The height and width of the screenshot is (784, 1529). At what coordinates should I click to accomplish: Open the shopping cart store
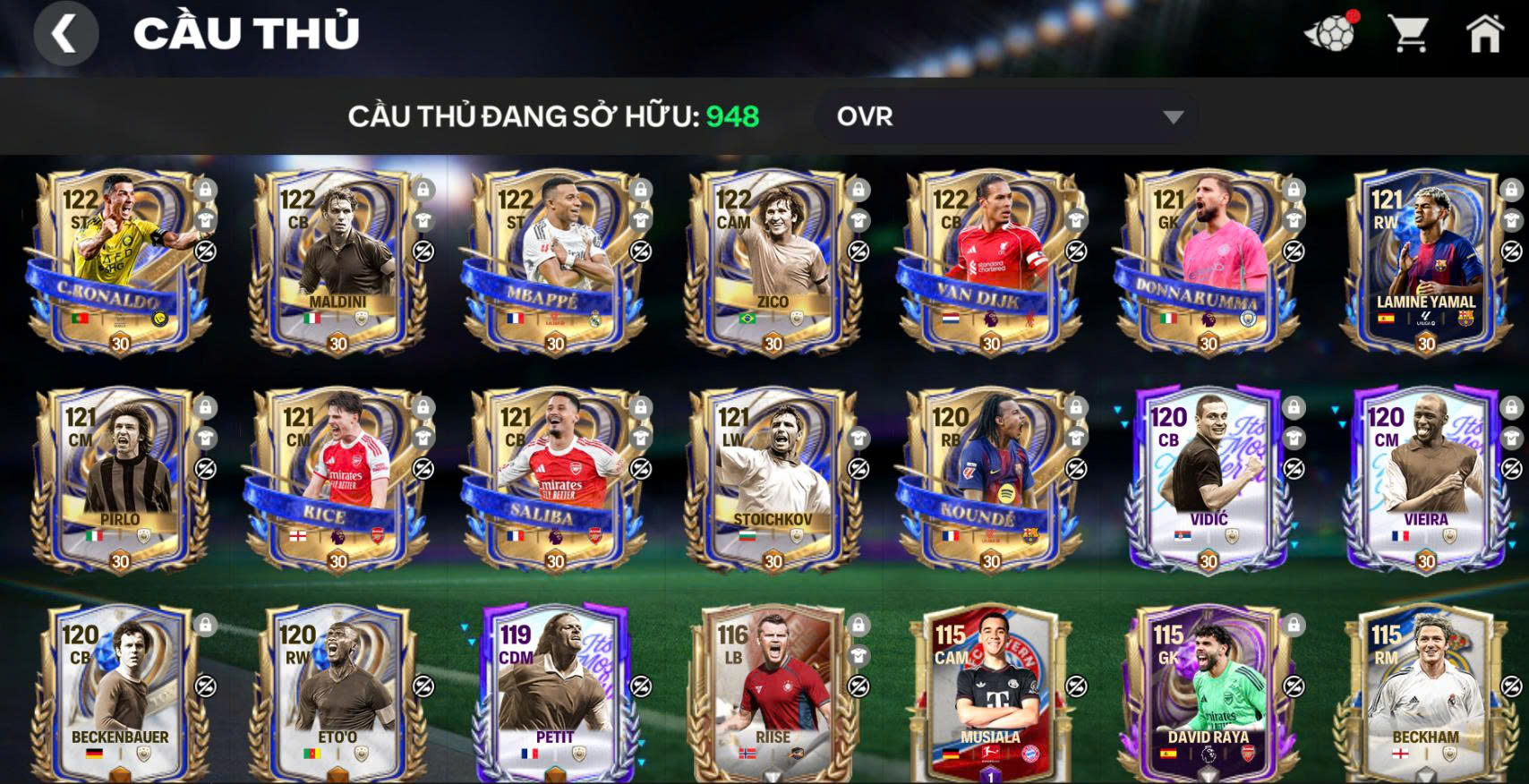[x=1408, y=34]
